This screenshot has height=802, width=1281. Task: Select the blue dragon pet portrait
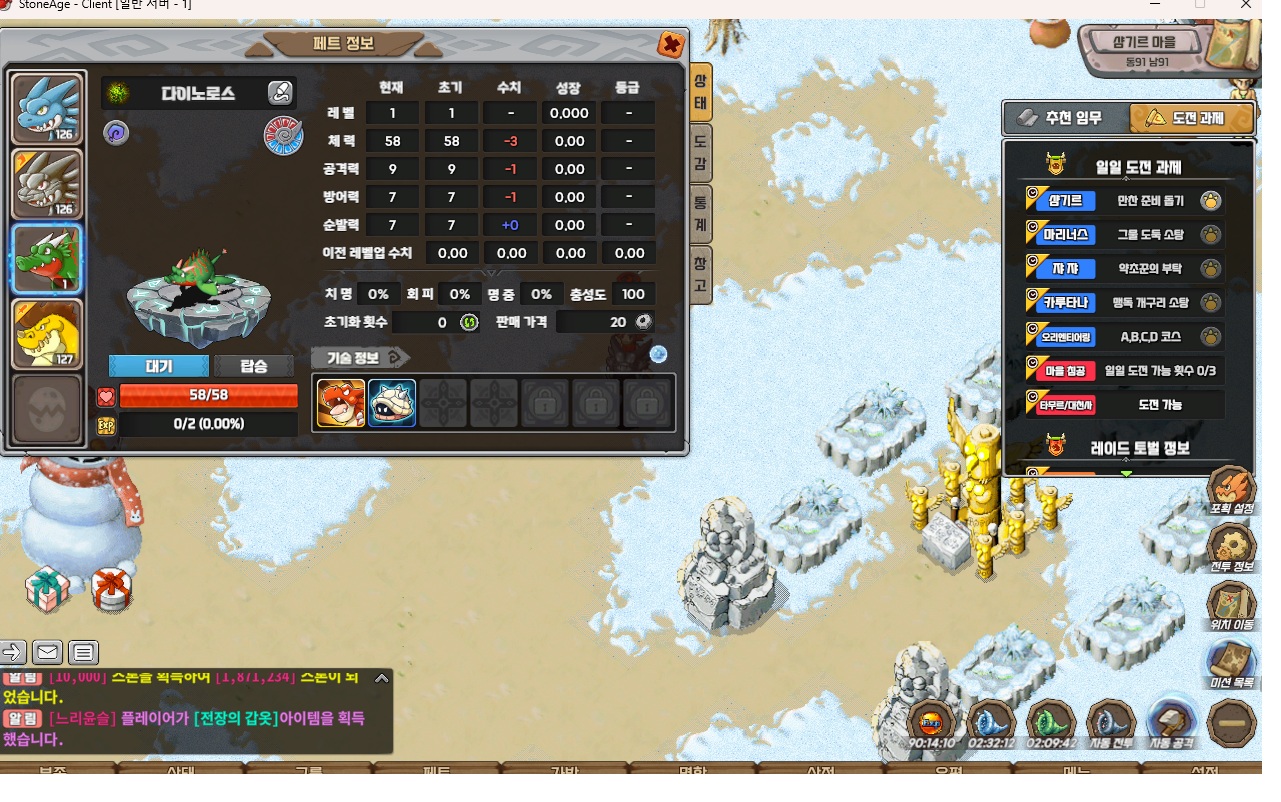[47, 108]
